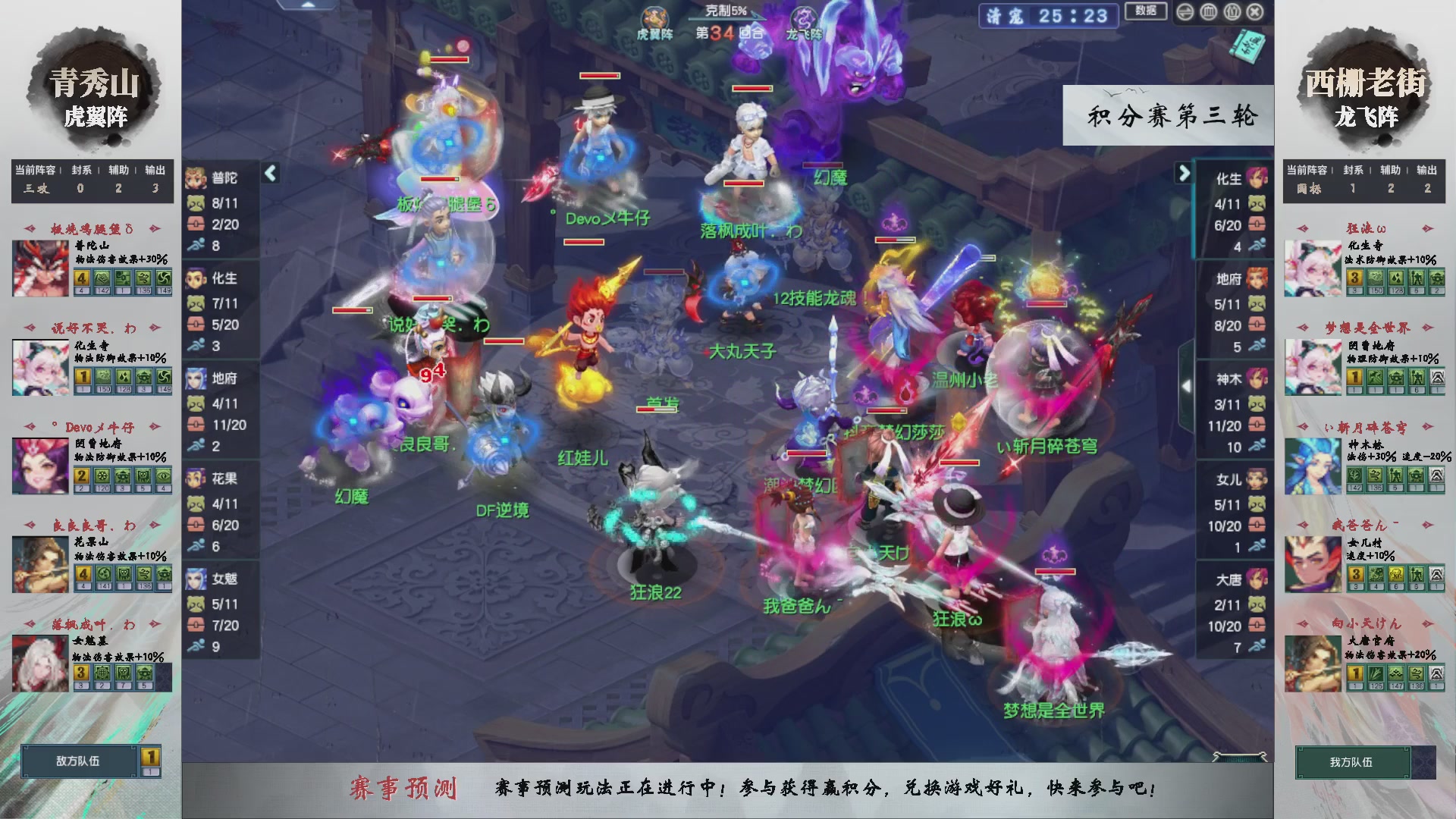
Task: Click the 大唐 portrait in right roster
Action: pos(1258,579)
